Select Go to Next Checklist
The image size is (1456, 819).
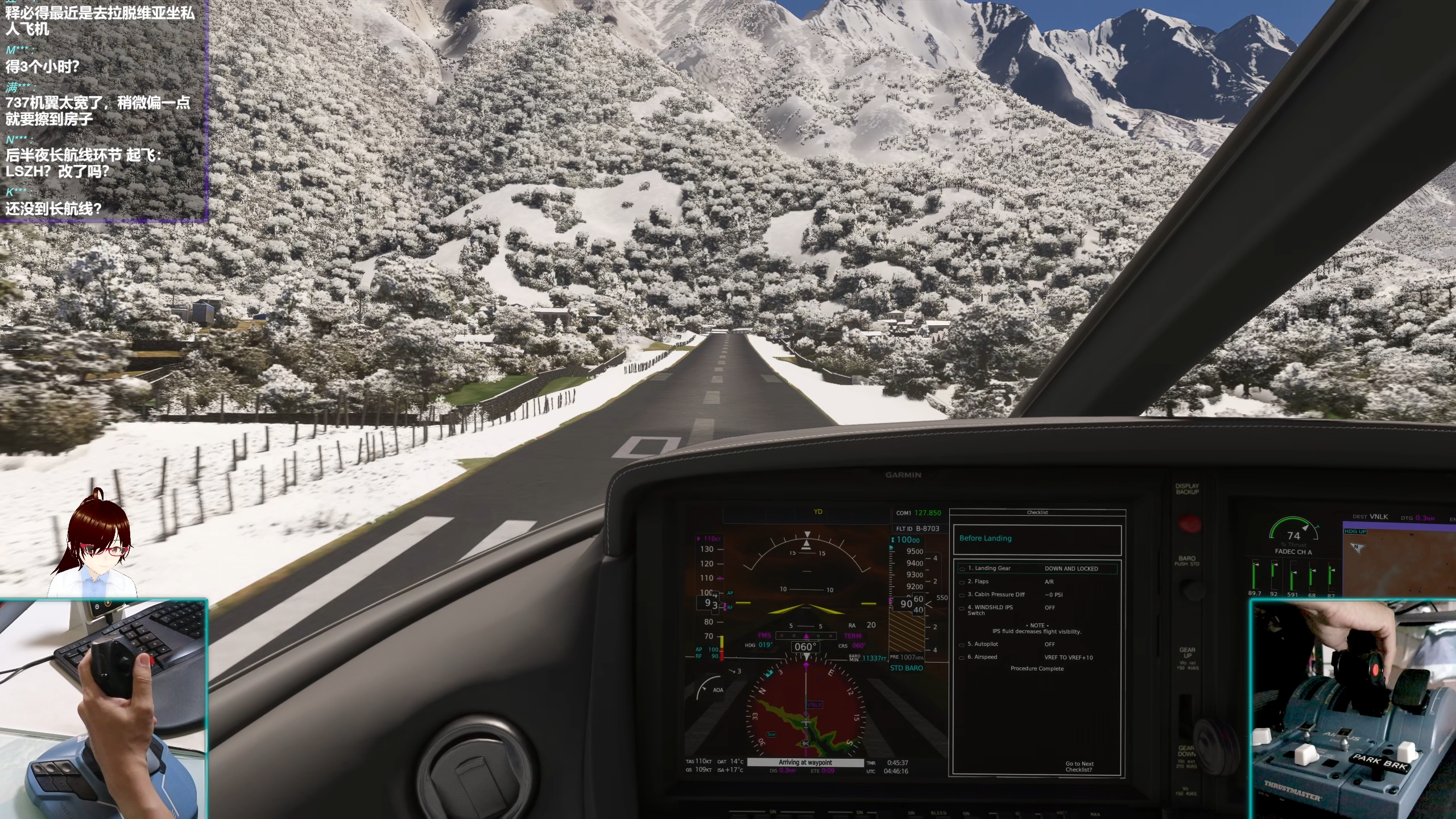pyautogui.click(x=1079, y=767)
